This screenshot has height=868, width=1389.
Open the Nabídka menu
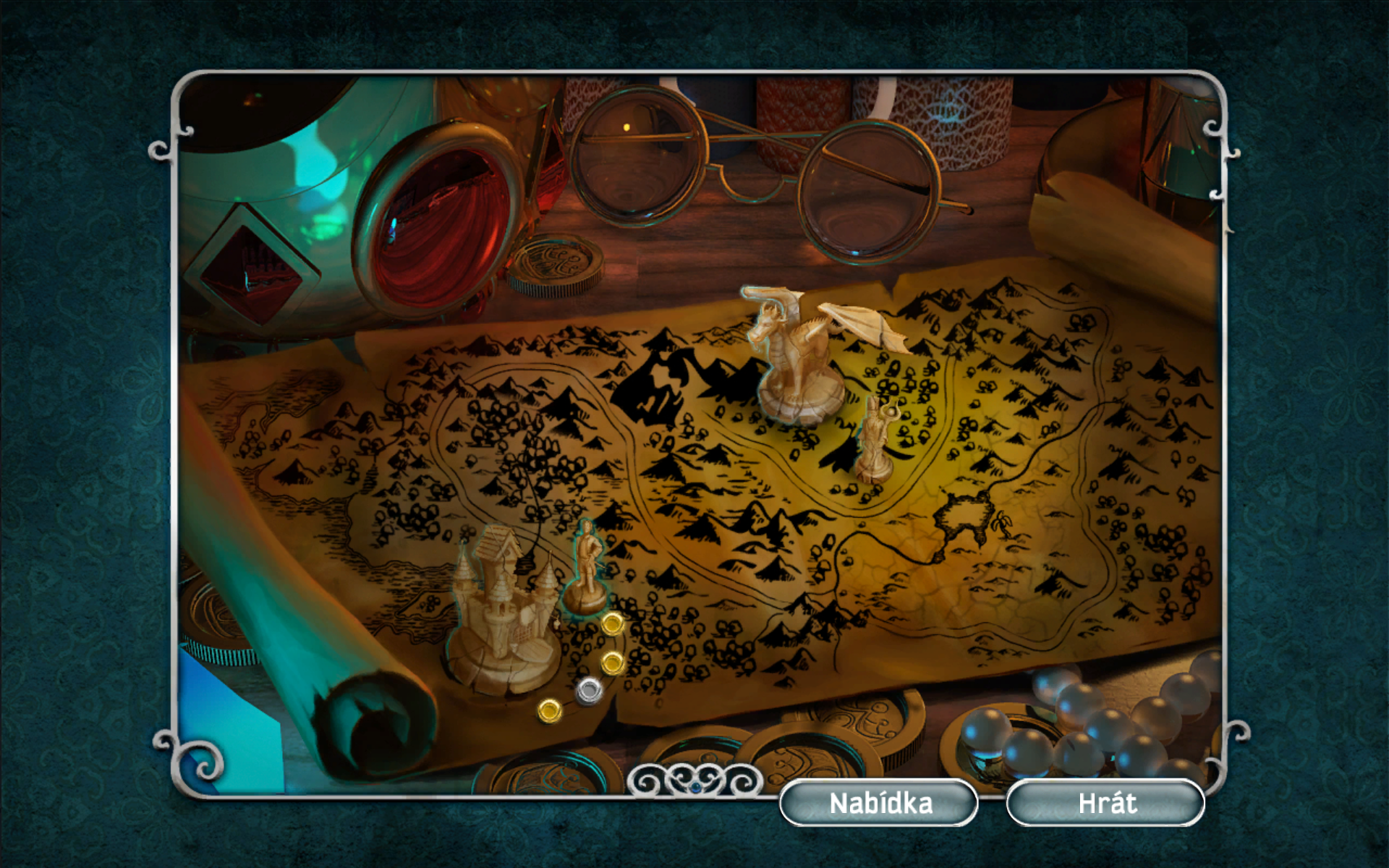point(879,803)
